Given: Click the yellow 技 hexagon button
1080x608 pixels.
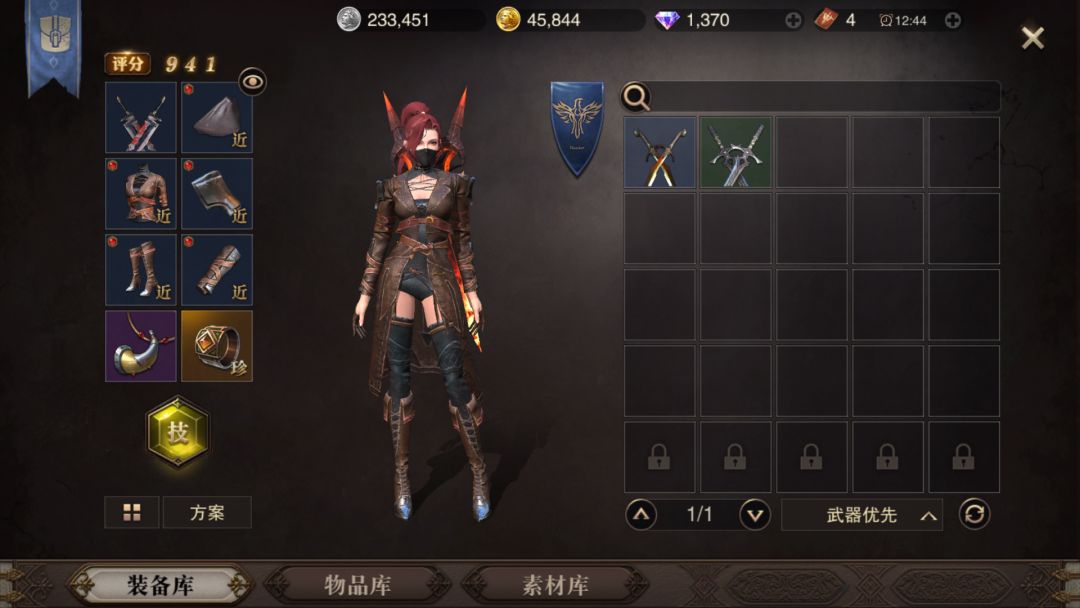Looking at the screenshot, I should [178, 431].
